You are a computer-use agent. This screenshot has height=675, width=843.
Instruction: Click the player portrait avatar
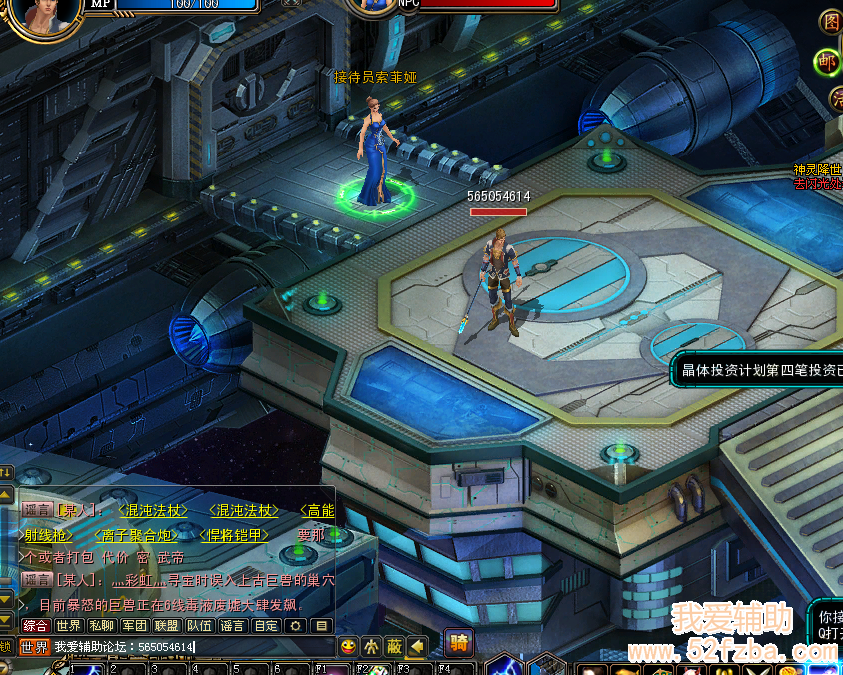click(x=44, y=14)
